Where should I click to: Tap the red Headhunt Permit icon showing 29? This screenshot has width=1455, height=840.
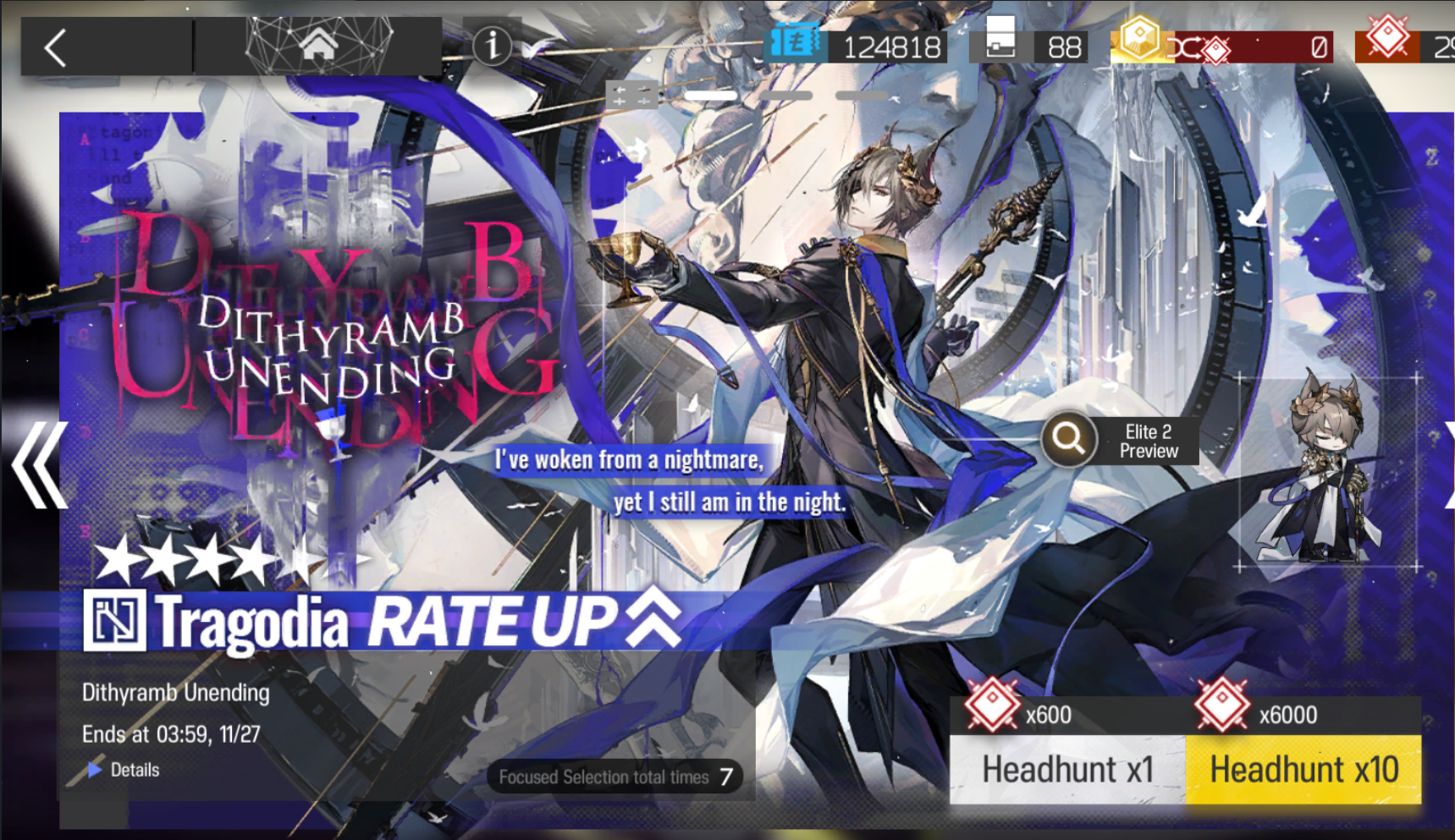(1387, 39)
